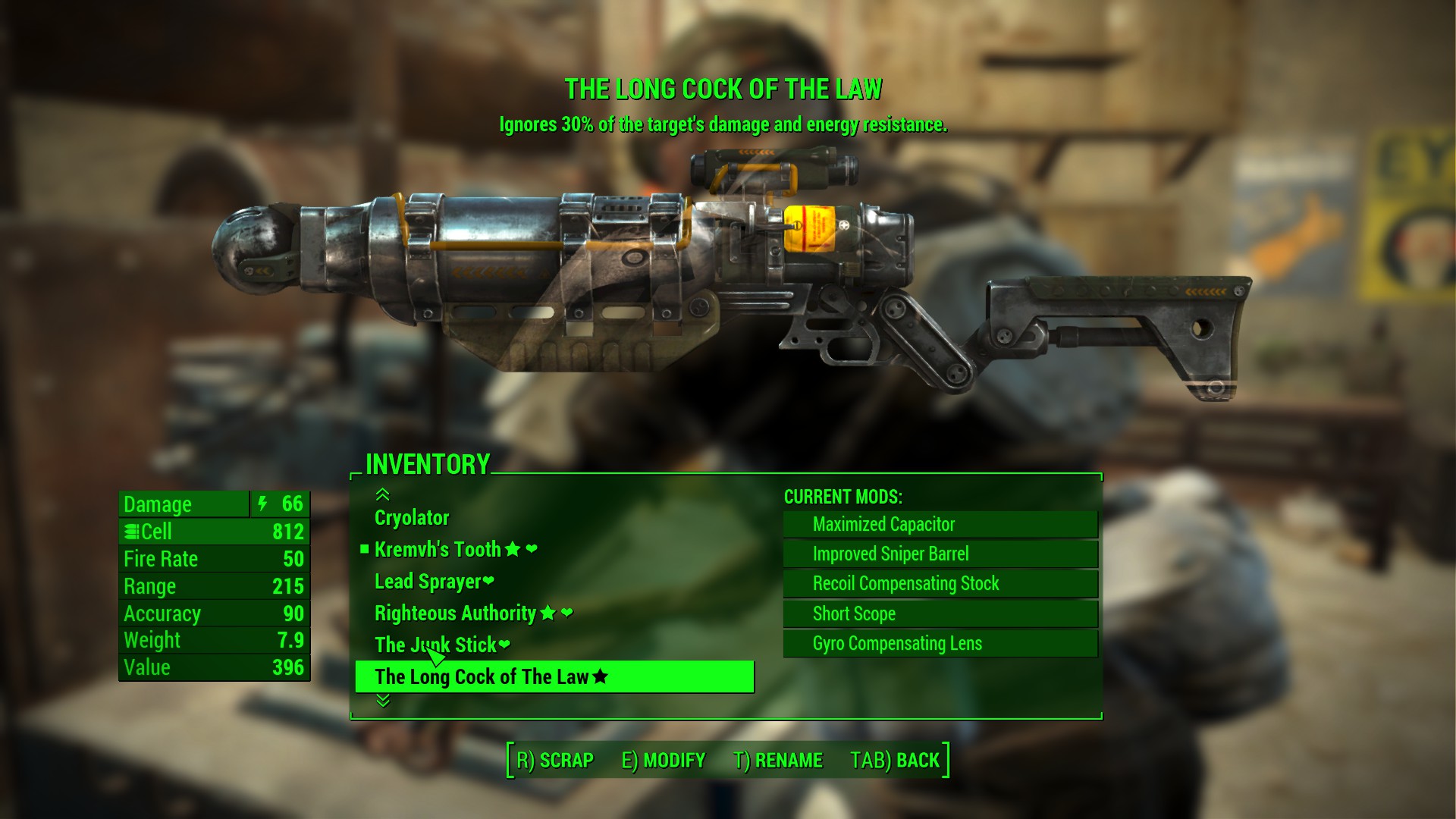Select the Gyro Compensating Lens mod
The width and height of the screenshot is (1456, 819).
tap(940, 644)
